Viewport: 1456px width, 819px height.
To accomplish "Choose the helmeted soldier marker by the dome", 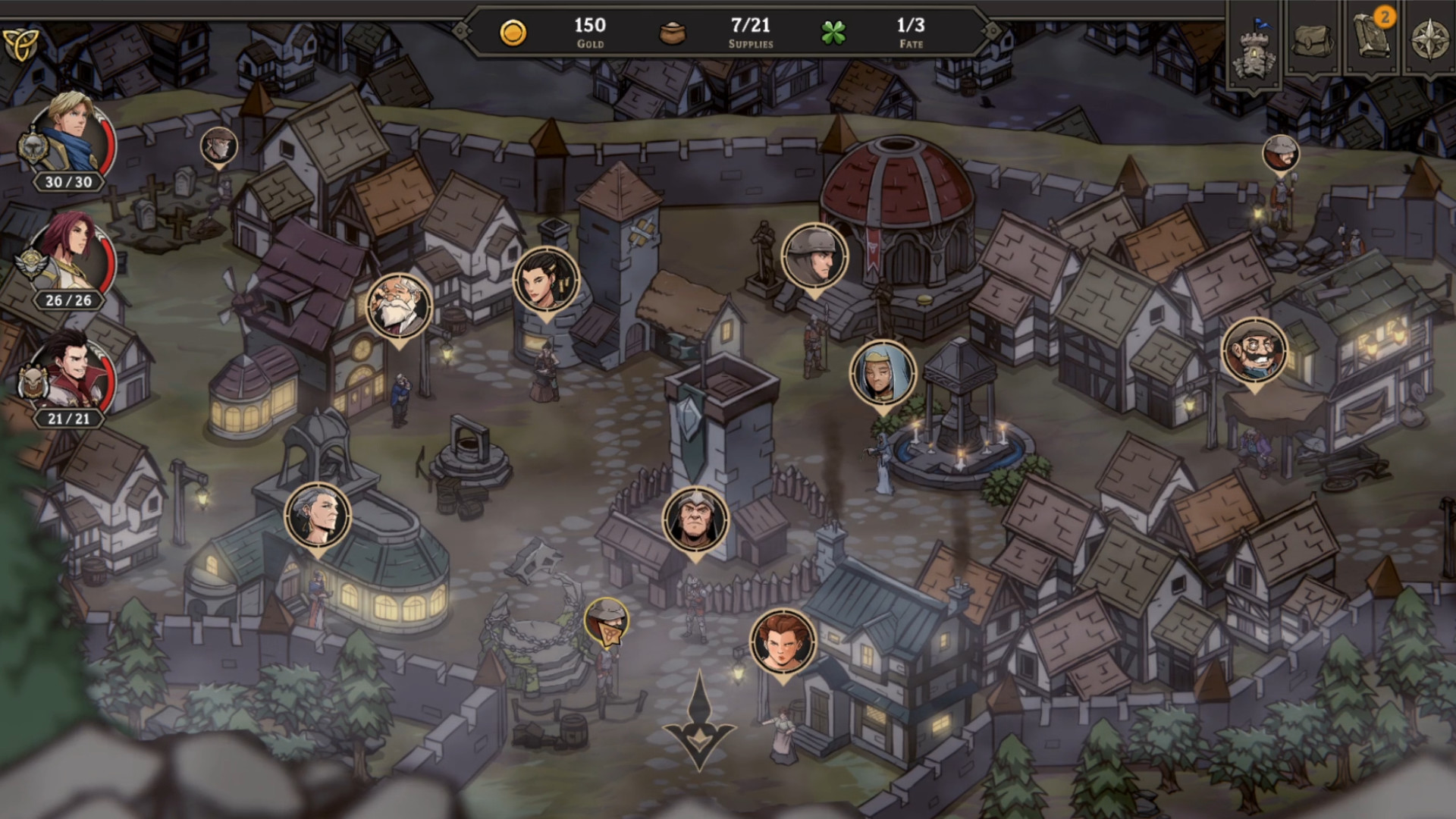I will point(814,256).
